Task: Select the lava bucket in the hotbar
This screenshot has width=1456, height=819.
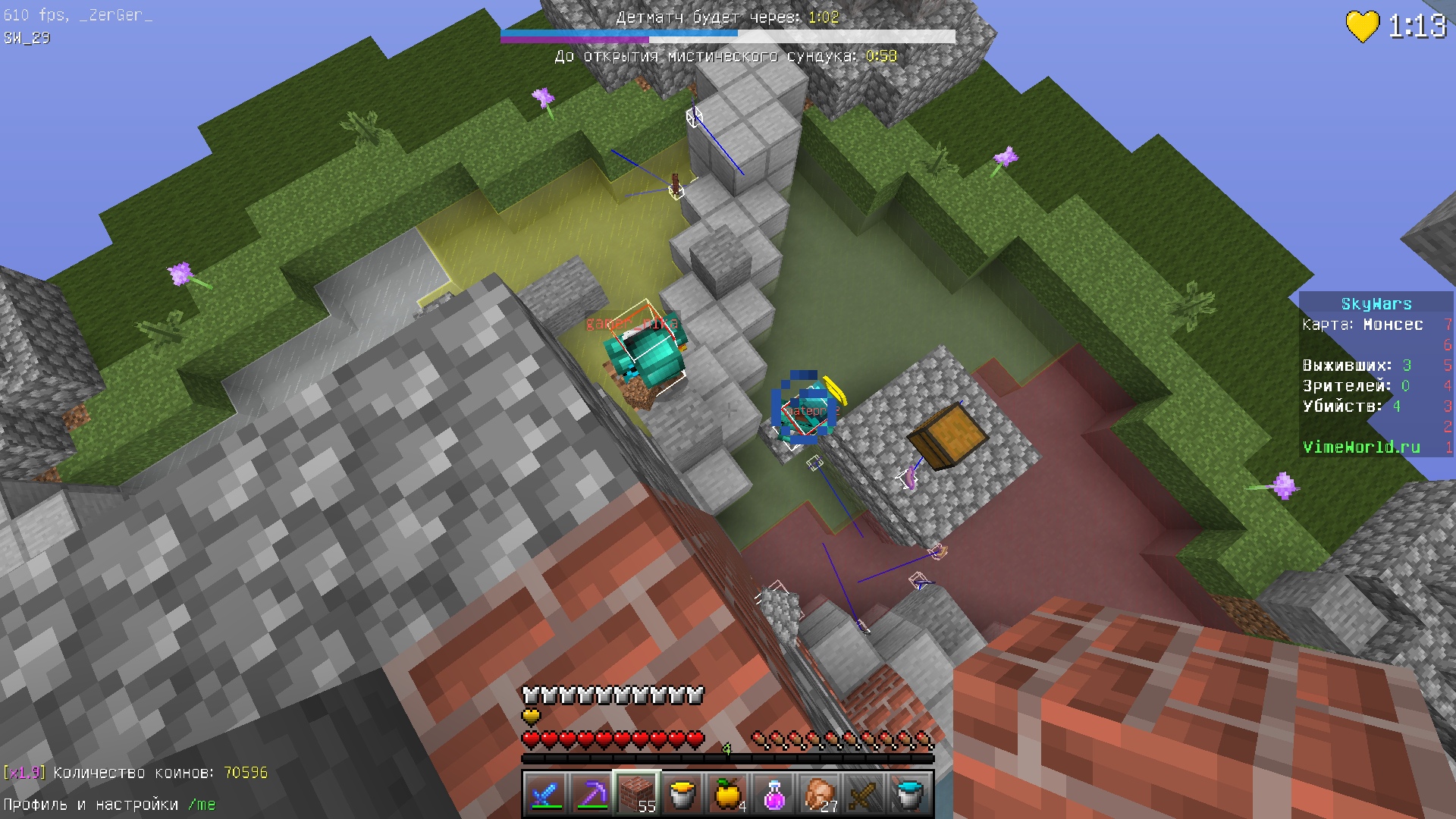Action: 682,794
